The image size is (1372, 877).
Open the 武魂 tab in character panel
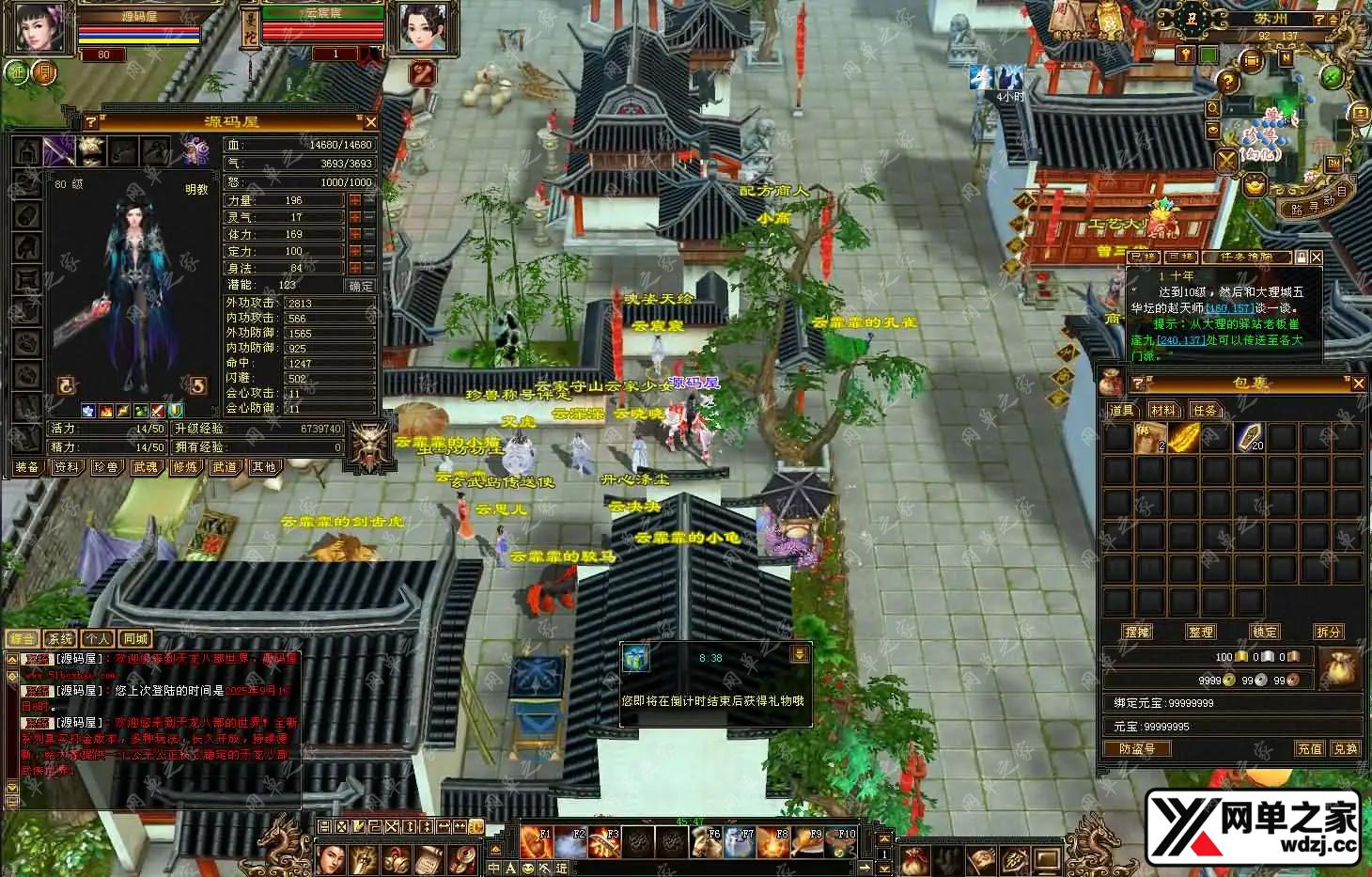[x=145, y=467]
